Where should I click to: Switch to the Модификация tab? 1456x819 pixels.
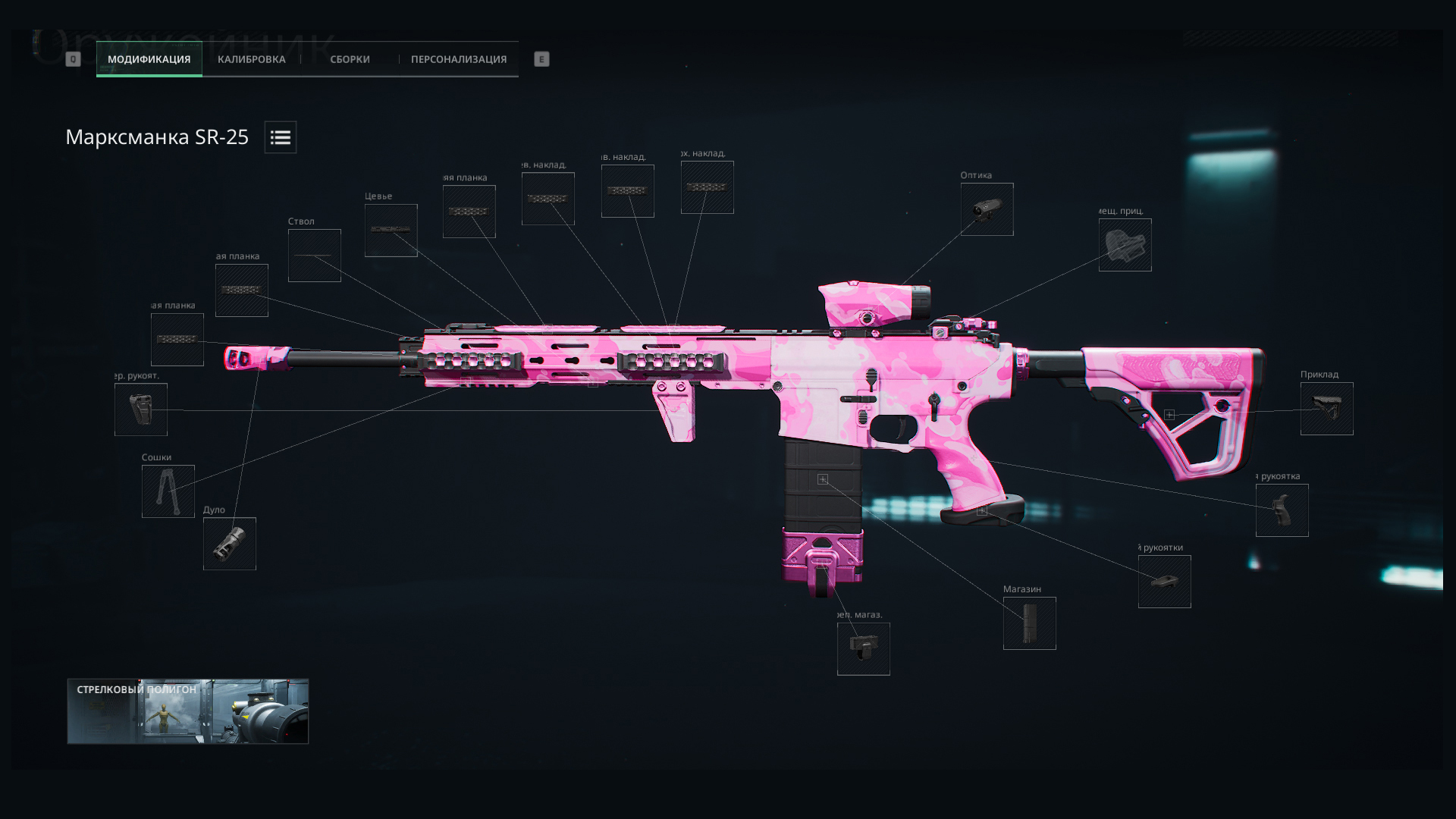click(x=149, y=59)
